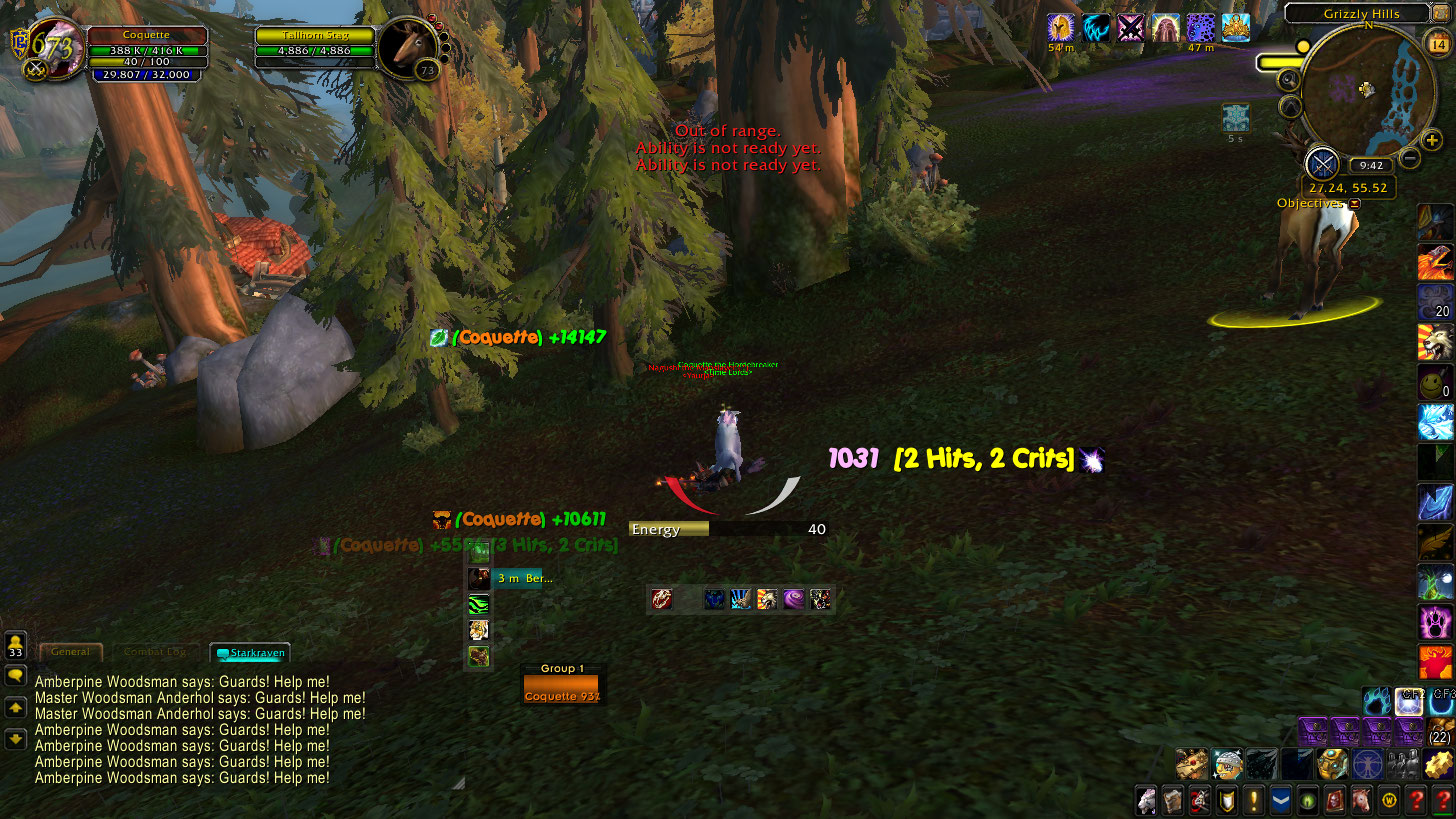Open the crossed swords PvP minimap button
The height and width of the screenshot is (819, 1456).
1322,163
